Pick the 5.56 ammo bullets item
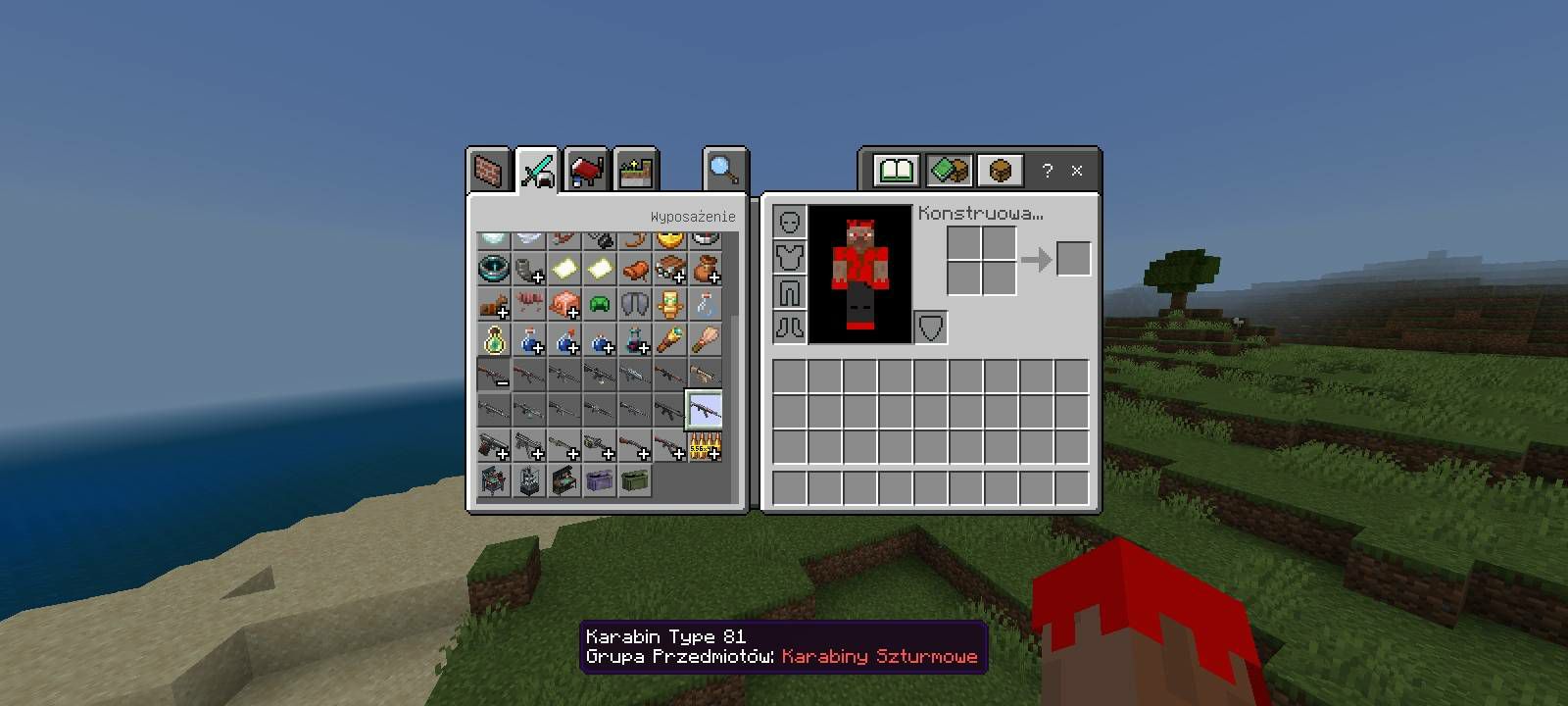The width and height of the screenshot is (1568, 706). 705,446
